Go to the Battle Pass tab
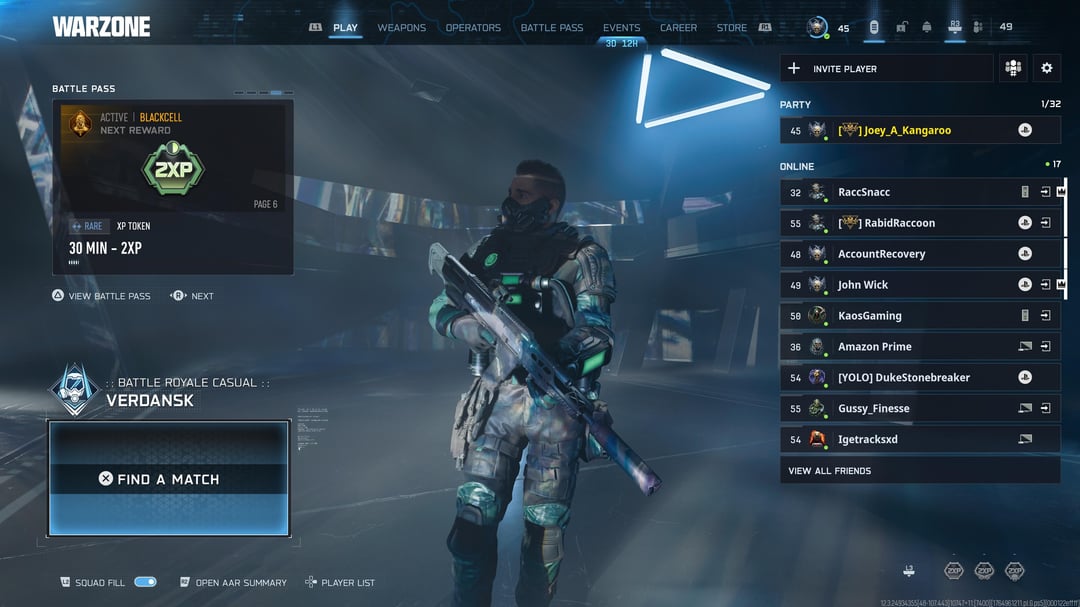The height and width of the screenshot is (607, 1080). pyautogui.click(x=551, y=28)
